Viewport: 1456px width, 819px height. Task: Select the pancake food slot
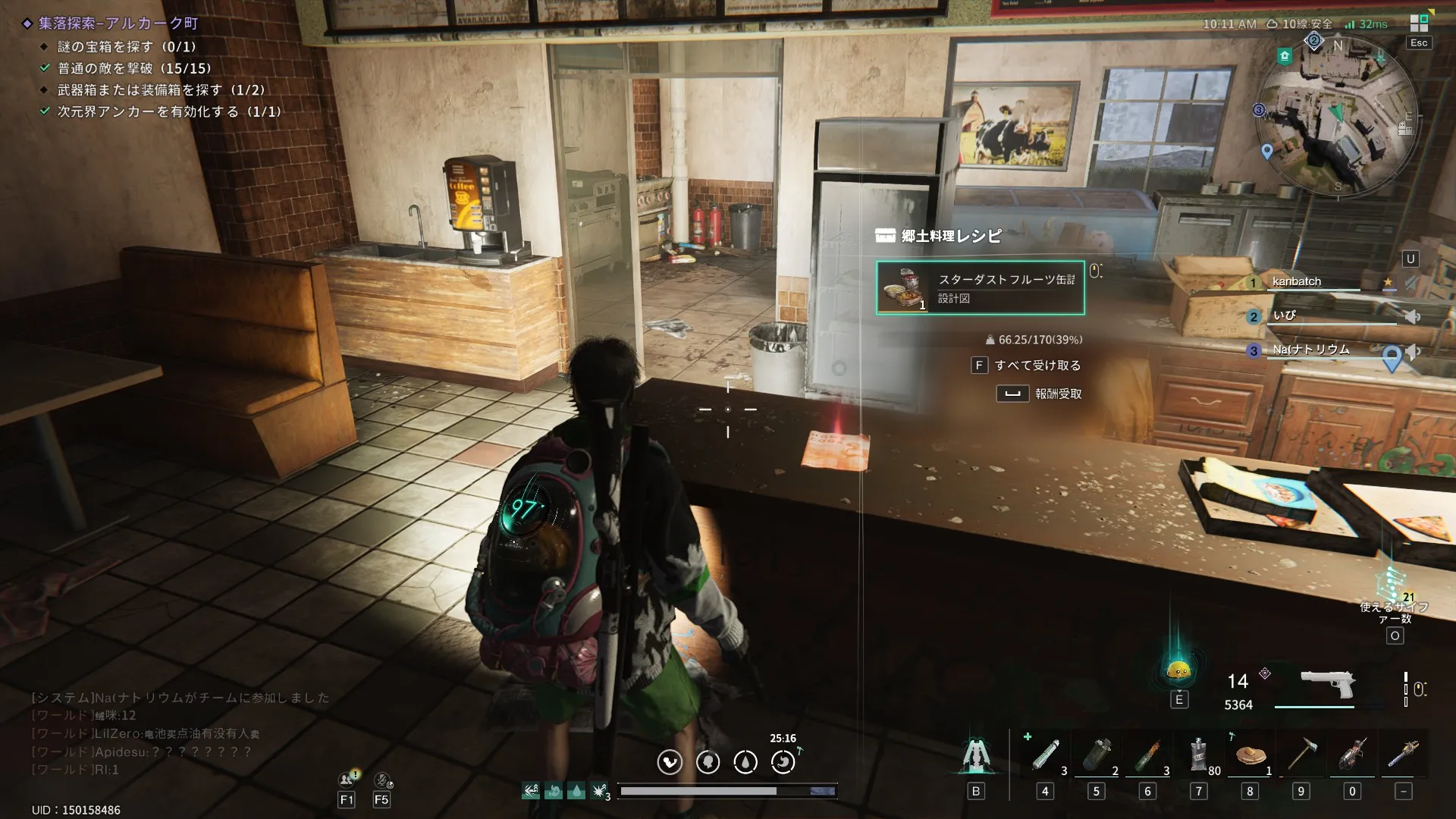pyautogui.click(x=1250, y=756)
